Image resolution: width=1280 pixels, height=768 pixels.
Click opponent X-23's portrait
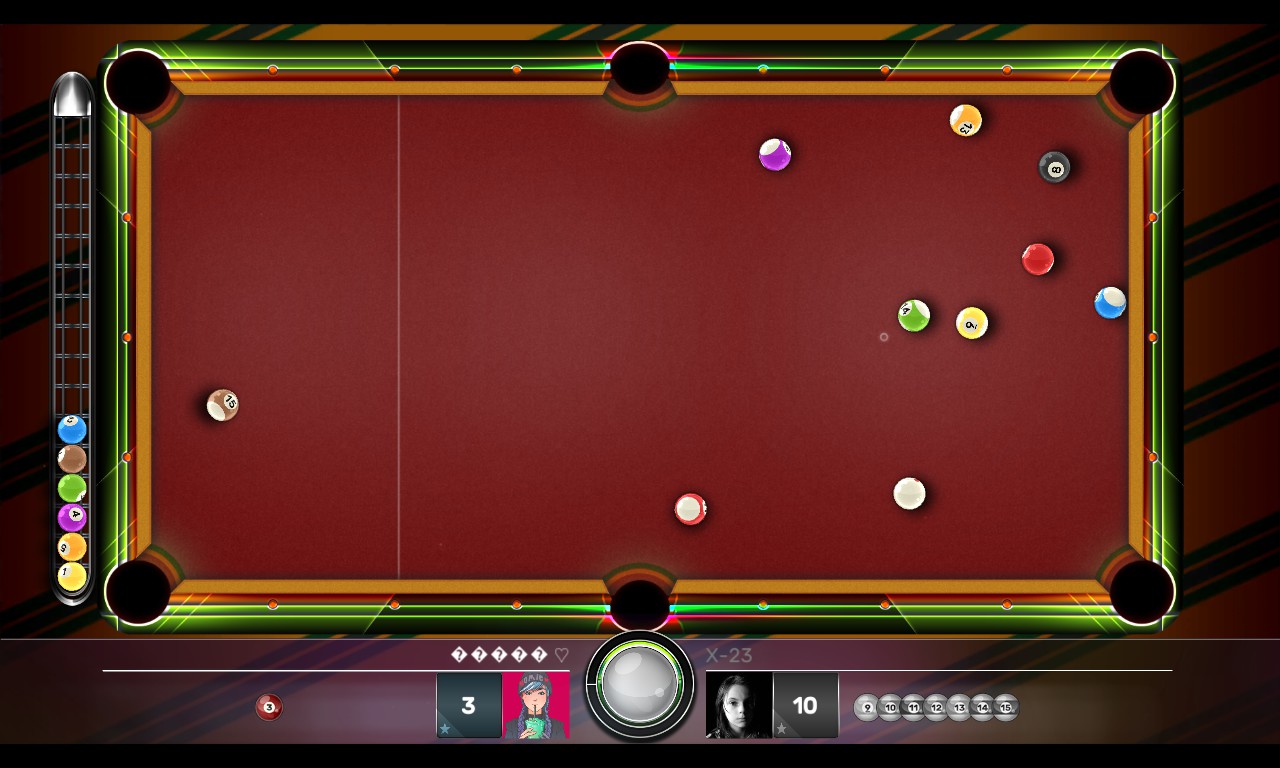[x=737, y=705]
